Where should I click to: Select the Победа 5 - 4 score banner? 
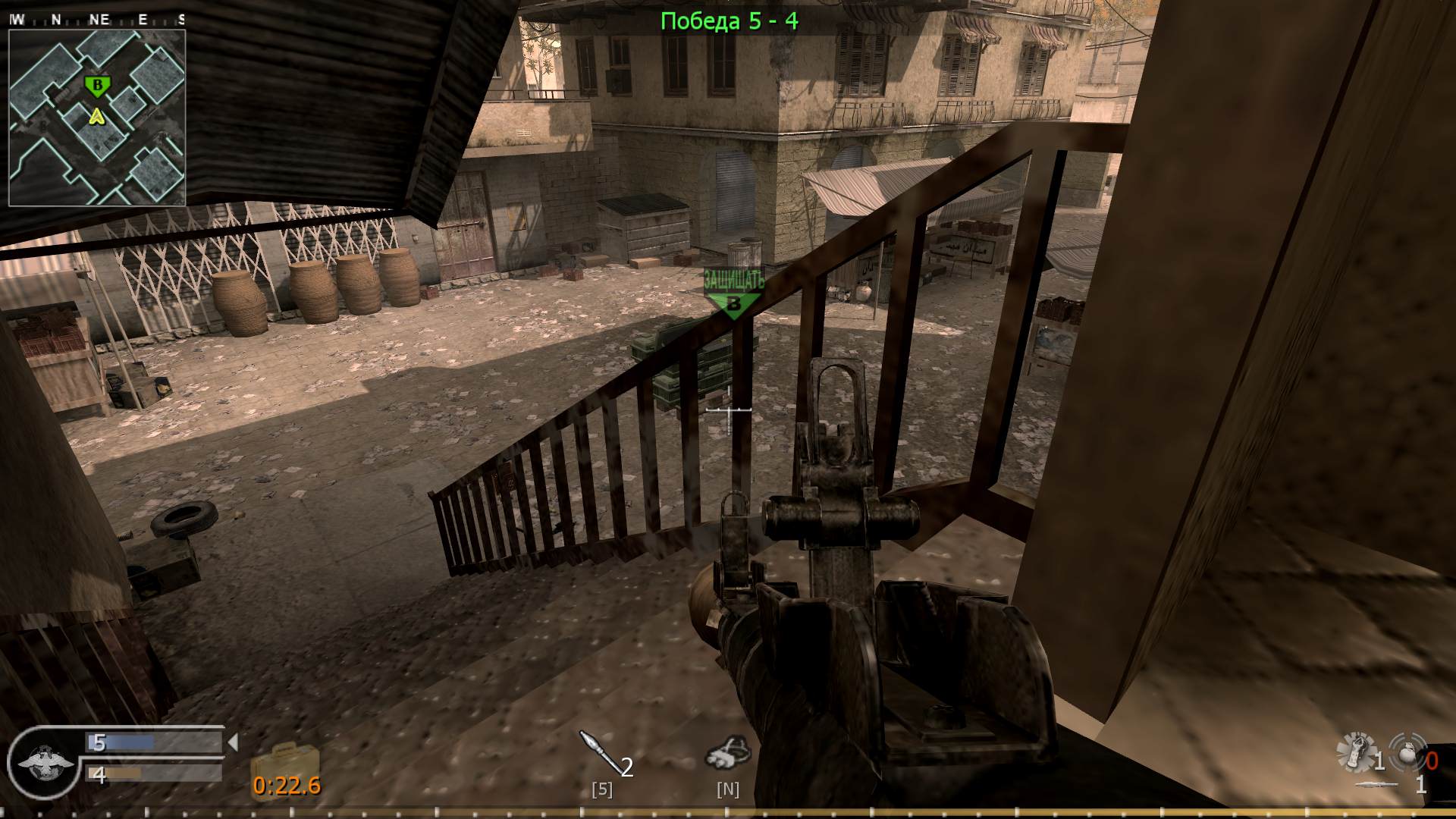point(730,20)
